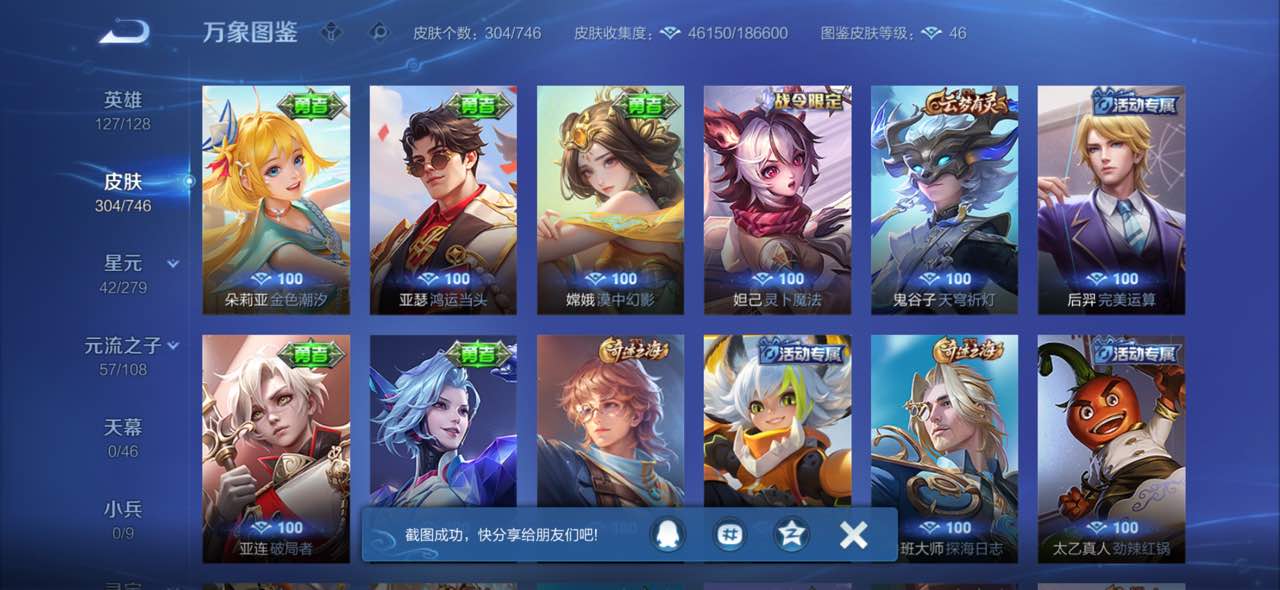This screenshot has height=590, width=1280.
Task: Open the 元流之子 category tab
Action: click(x=122, y=355)
